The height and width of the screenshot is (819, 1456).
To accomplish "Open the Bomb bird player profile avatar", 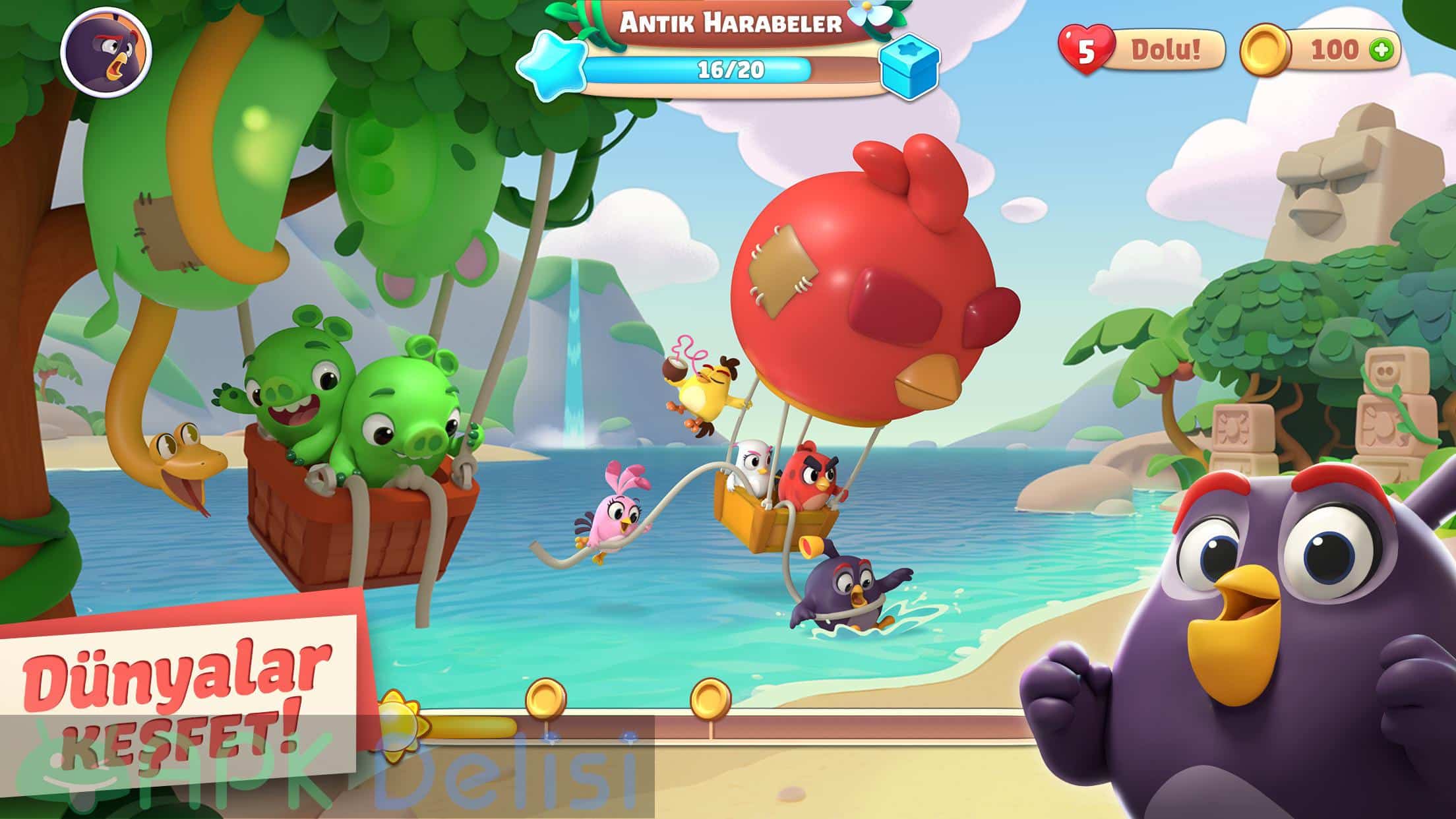I will pos(106,51).
